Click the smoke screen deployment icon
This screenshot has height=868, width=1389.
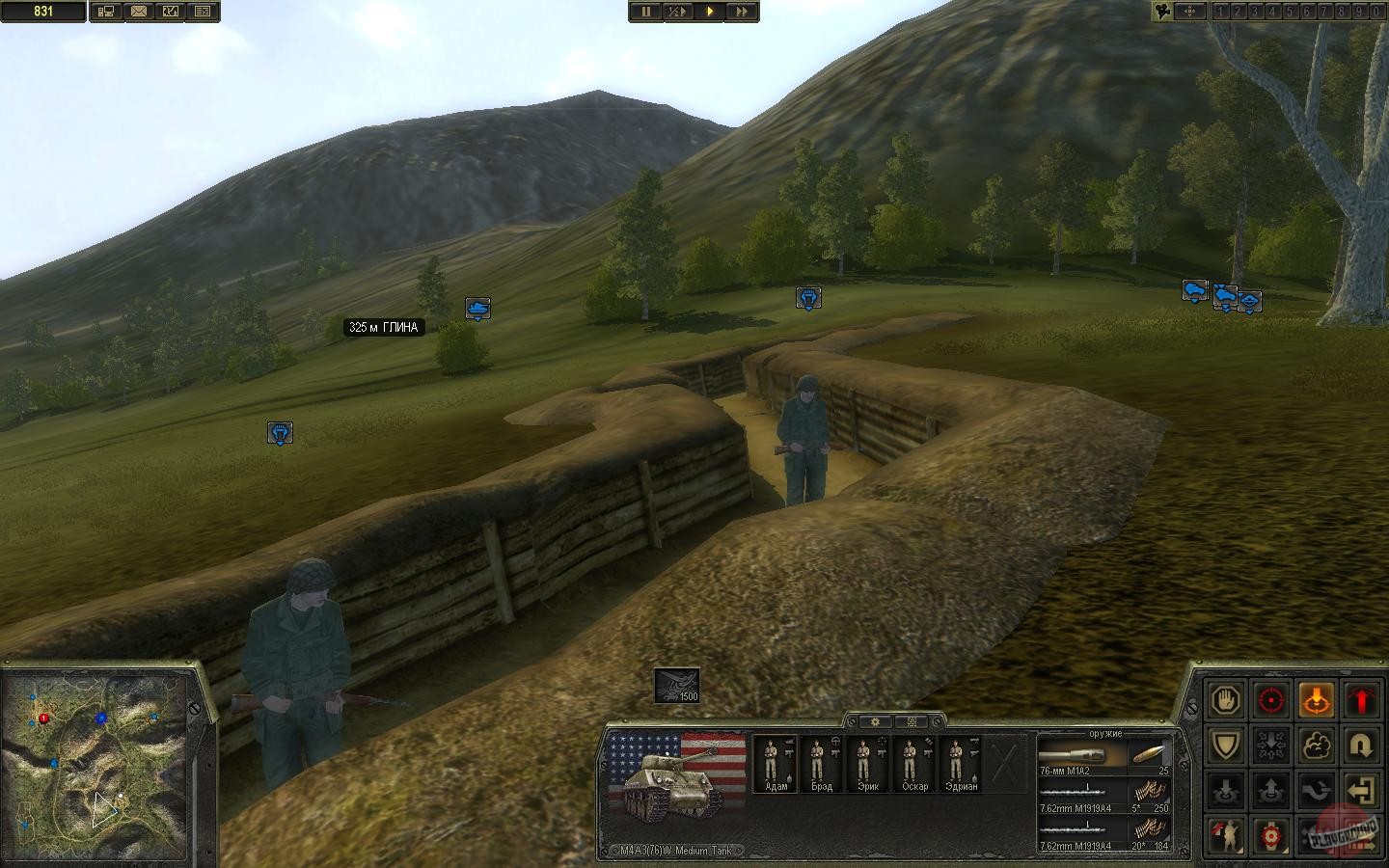[1318, 745]
